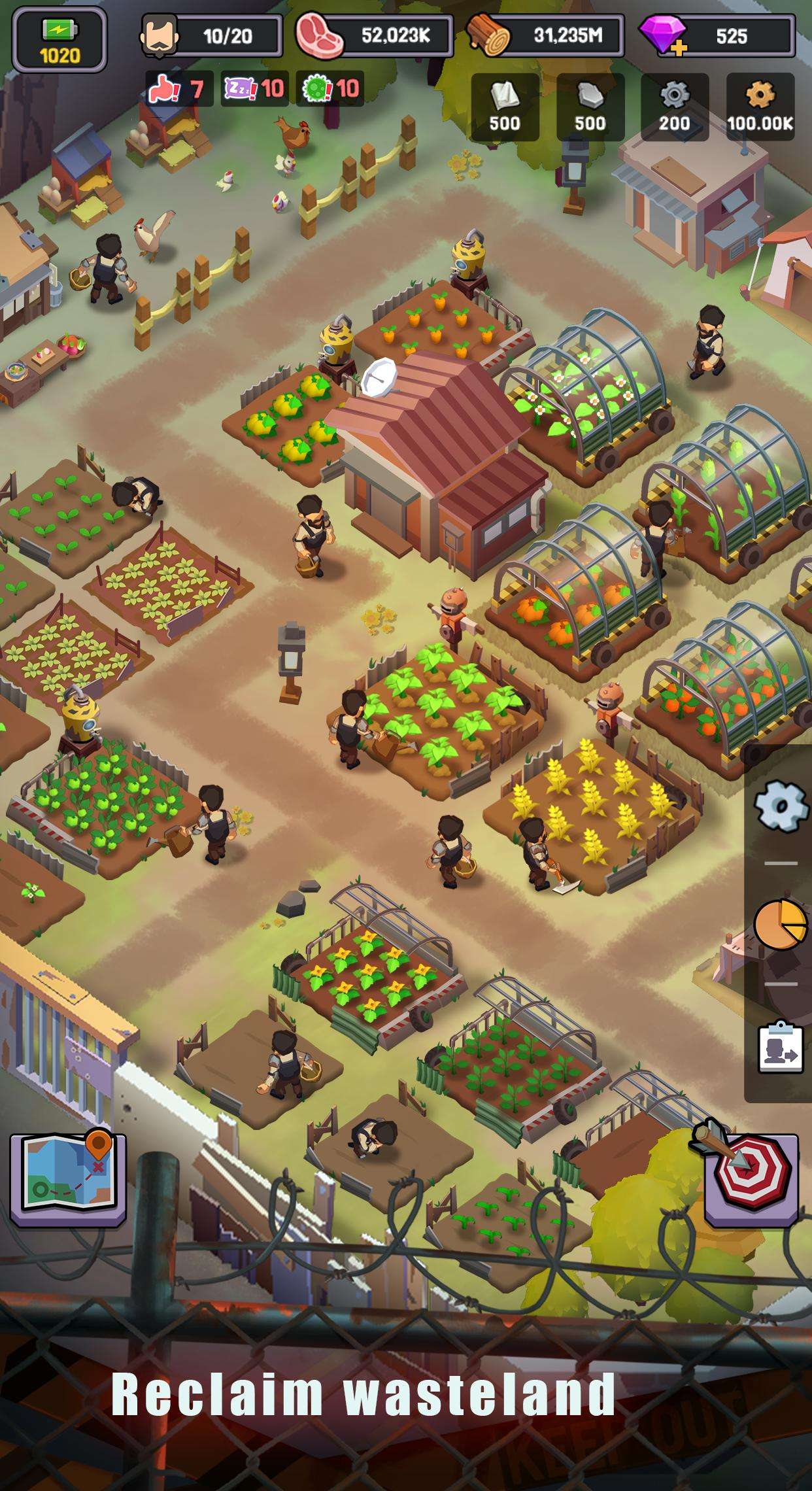This screenshot has width=812, height=1491.
Task: Tap the battery energy indicator
Action: click(x=59, y=41)
